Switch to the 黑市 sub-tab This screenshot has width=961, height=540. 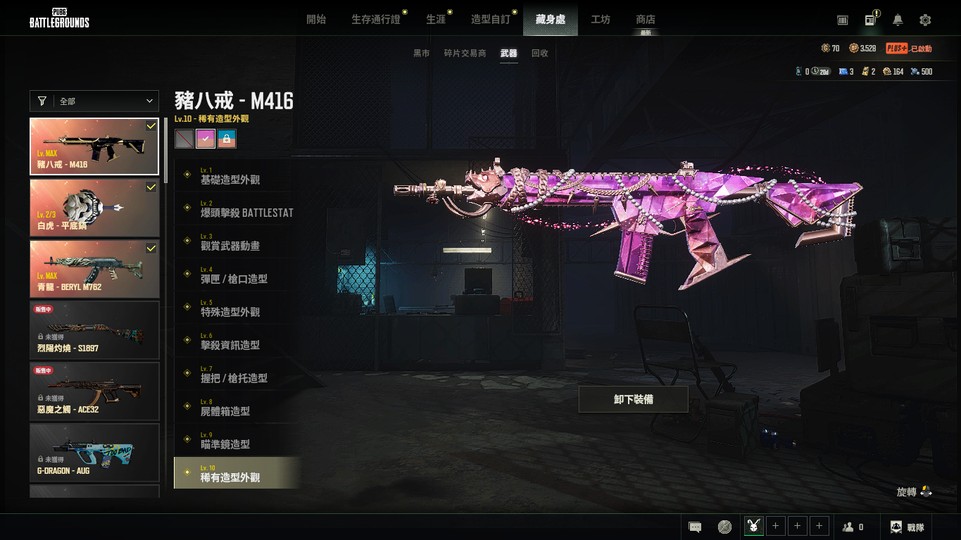[x=422, y=53]
